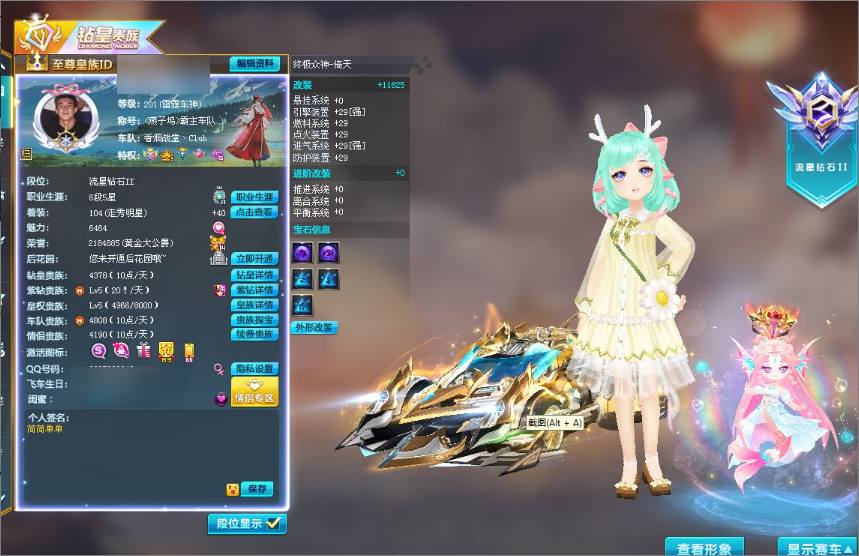The image size is (859, 556).
Task: Click the 查看形象 view appearance button
Action: point(710,547)
